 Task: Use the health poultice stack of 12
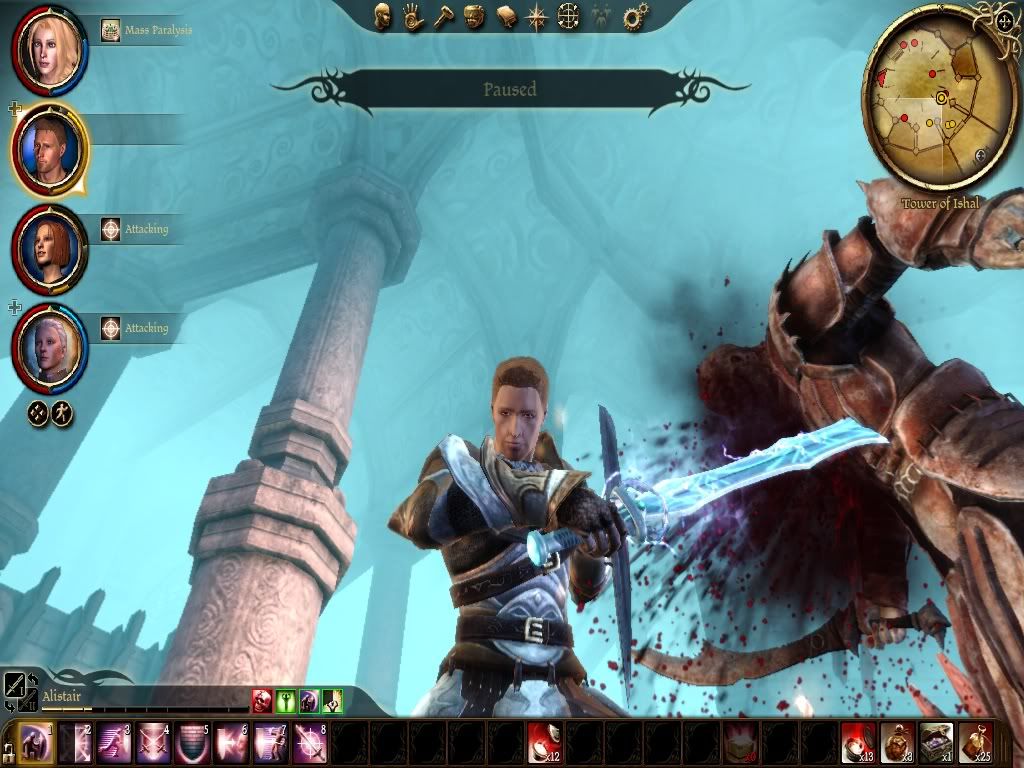point(543,743)
